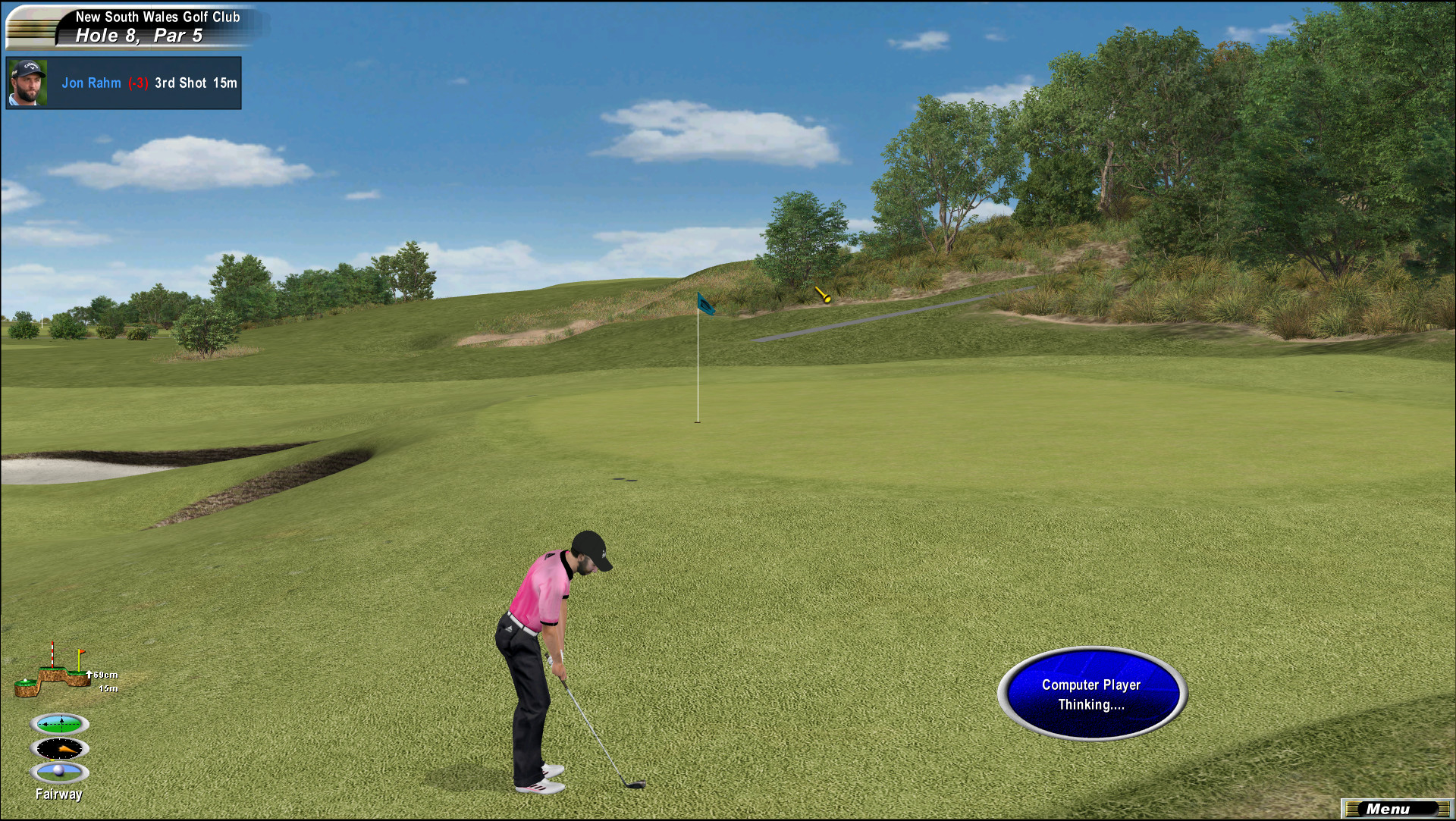This screenshot has width=1456, height=821.
Task: Click Jon Rahm's player portrait
Action: (x=28, y=83)
